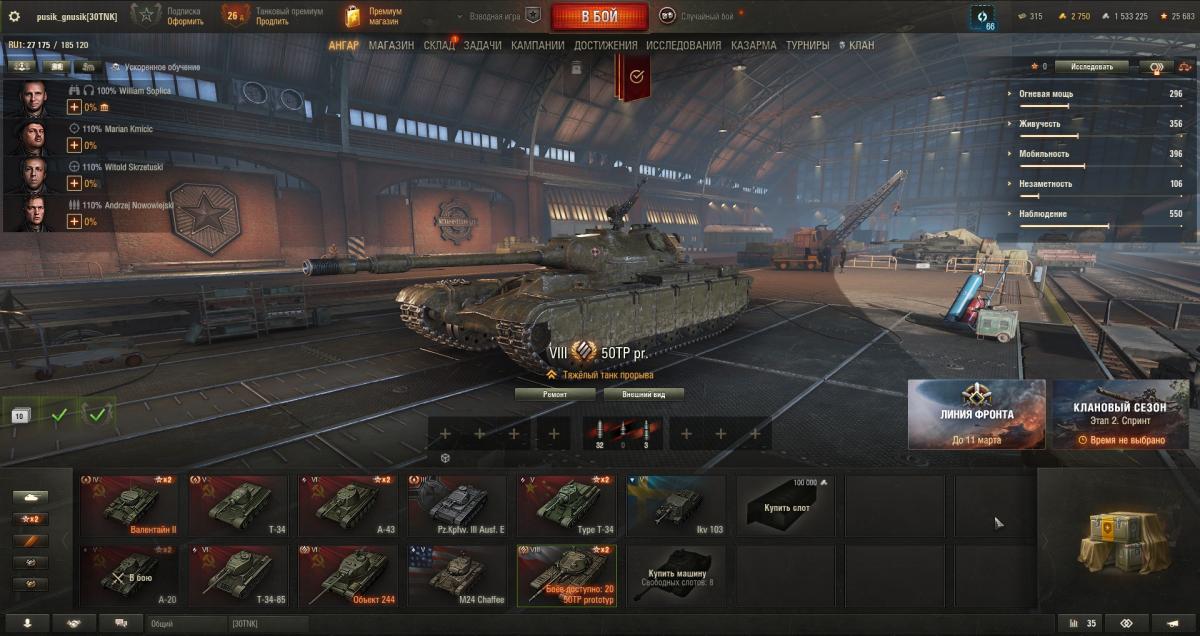Screen dimensions: 1200x636
Task: Switch to the СКЛАД tab
Action: (439, 45)
